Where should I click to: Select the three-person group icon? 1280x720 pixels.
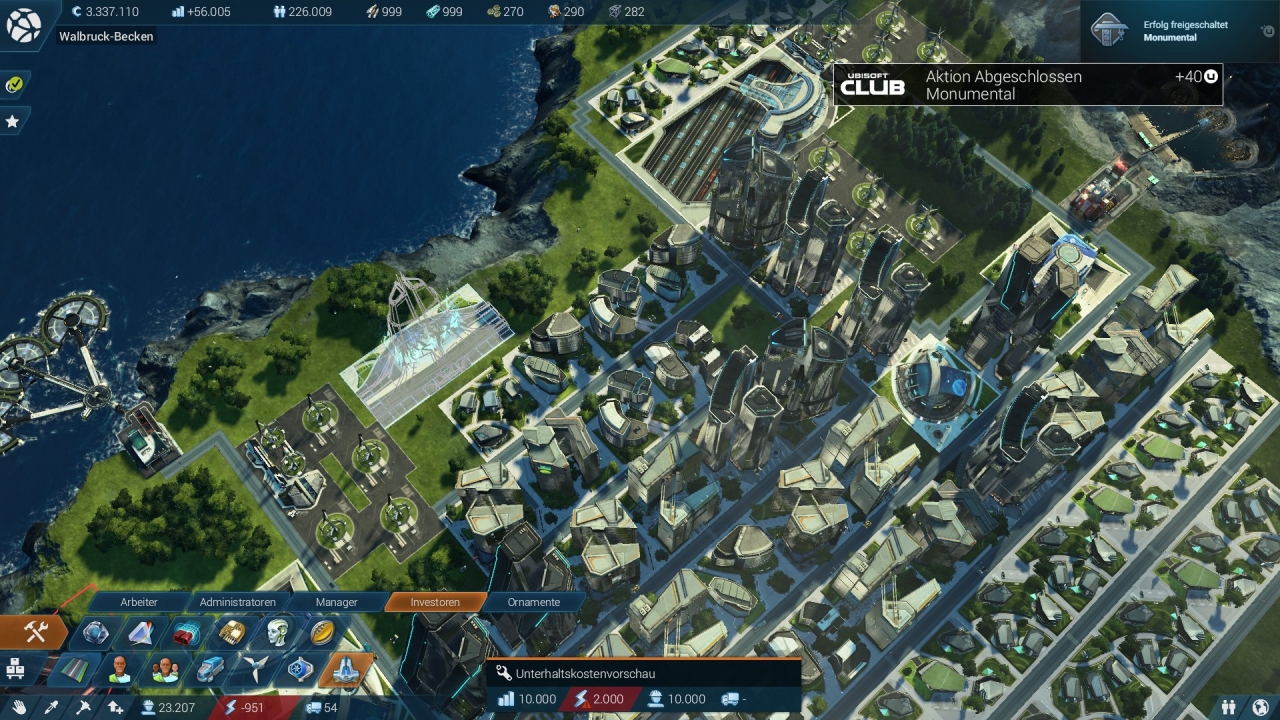(x=165, y=669)
